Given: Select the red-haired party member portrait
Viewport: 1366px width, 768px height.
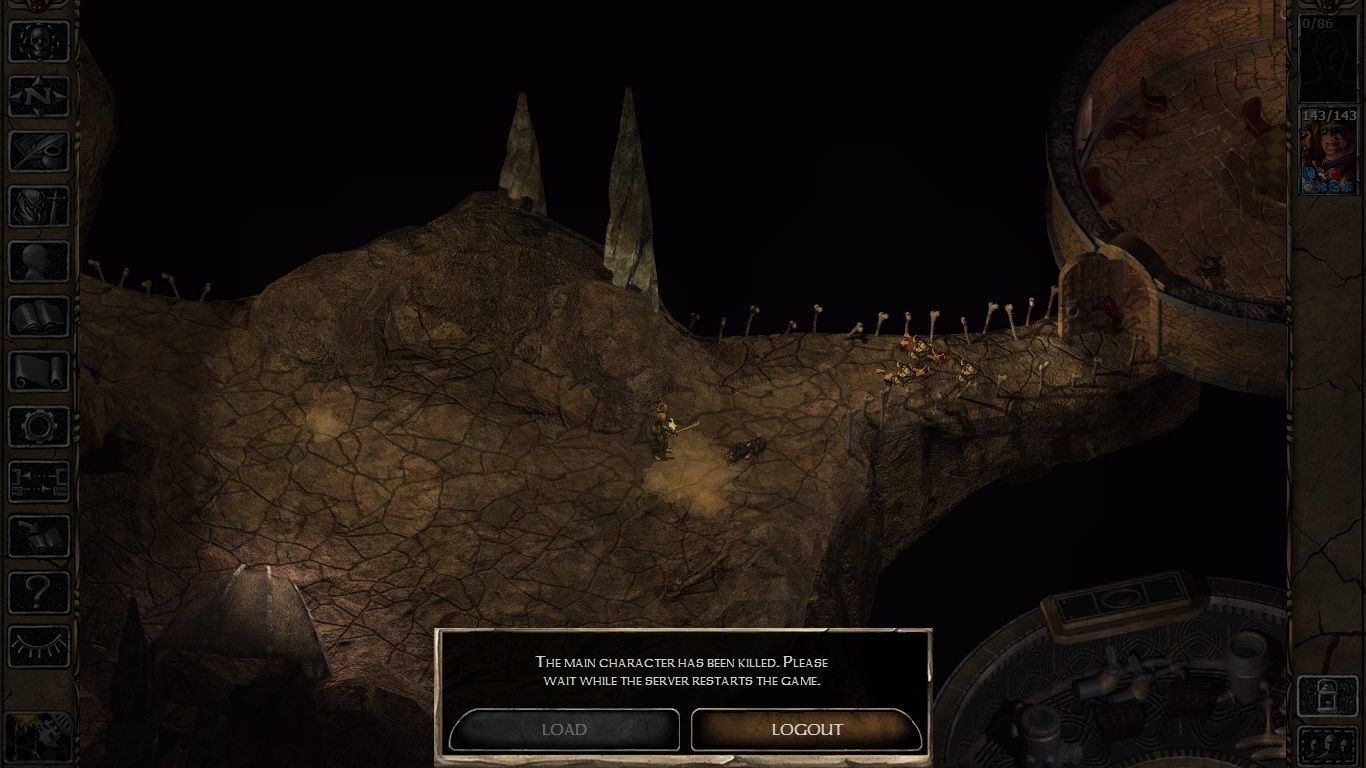Looking at the screenshot, I should pyautogui.click(x=1328, y=151).
